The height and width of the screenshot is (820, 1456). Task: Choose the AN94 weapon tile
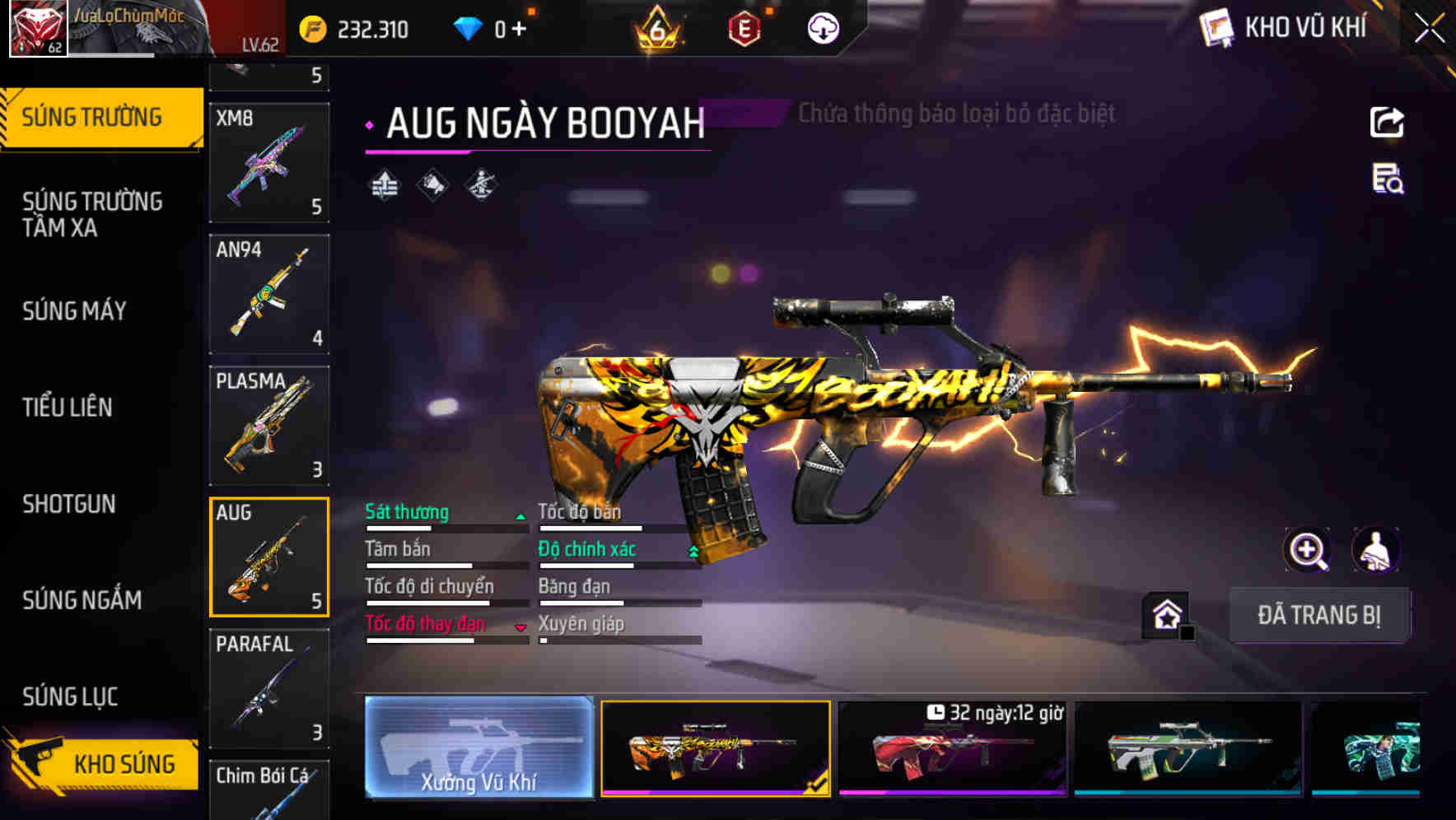click(269, 294)
